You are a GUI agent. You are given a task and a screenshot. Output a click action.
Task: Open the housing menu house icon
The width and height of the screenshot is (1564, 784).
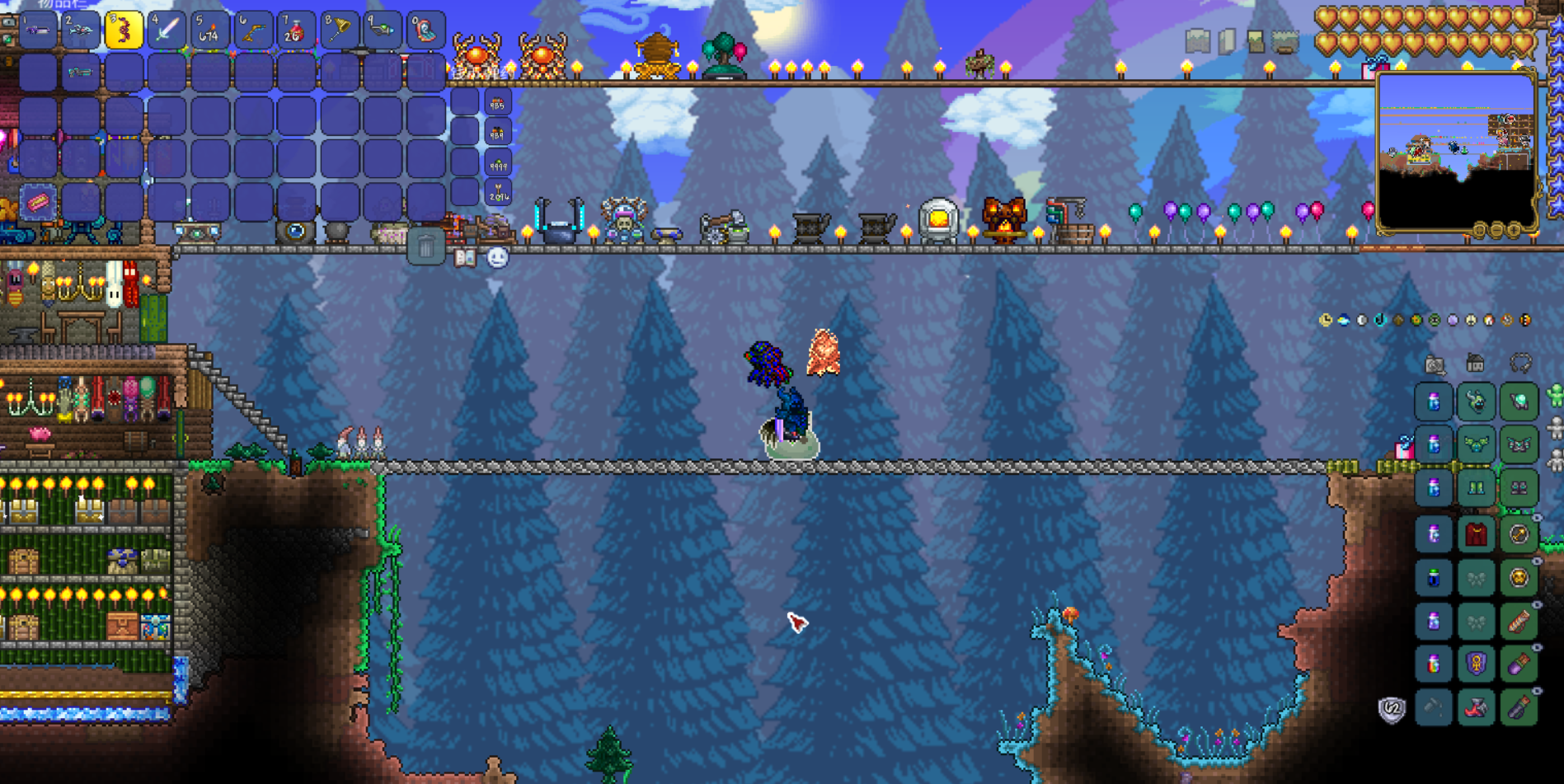point(1476,363)
